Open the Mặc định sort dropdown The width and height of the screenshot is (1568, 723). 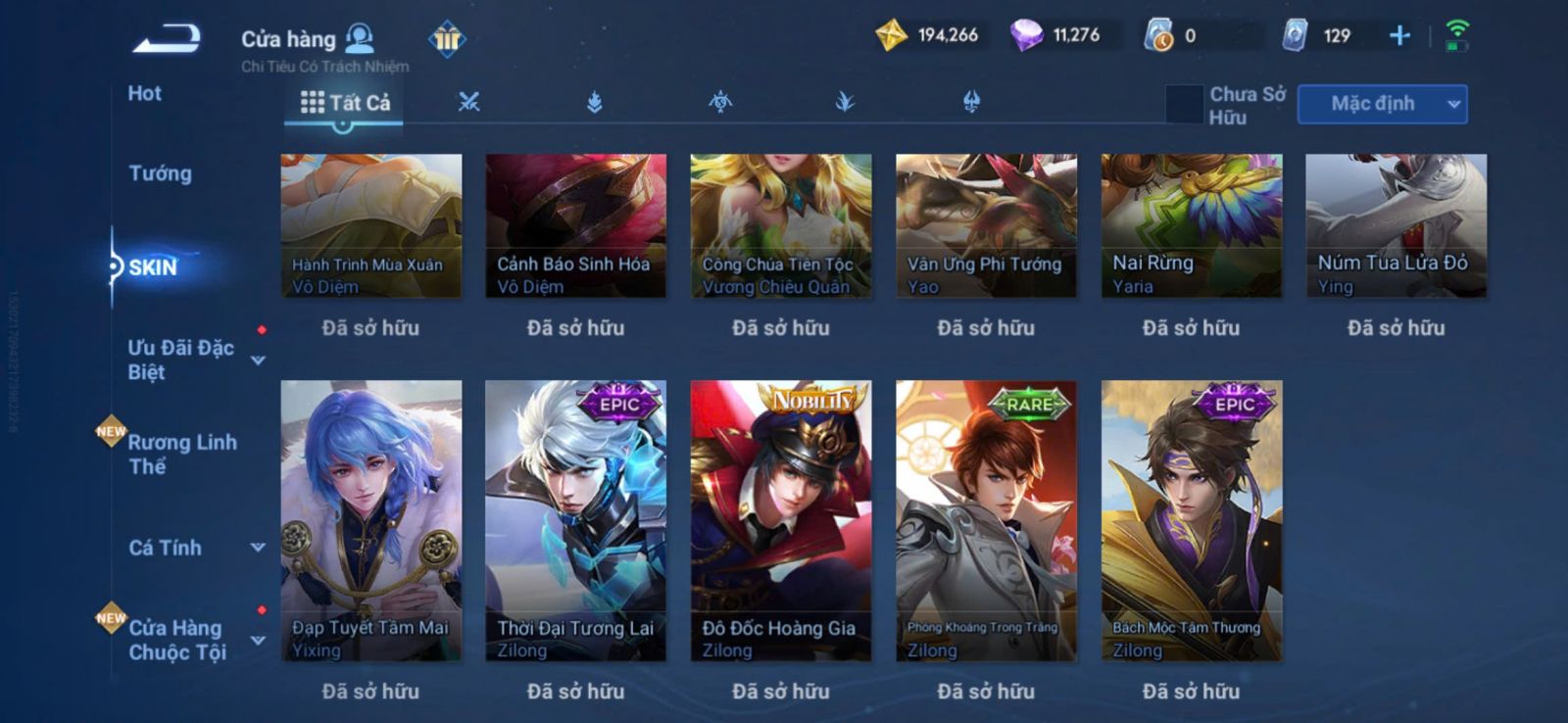click(1382, 104)
